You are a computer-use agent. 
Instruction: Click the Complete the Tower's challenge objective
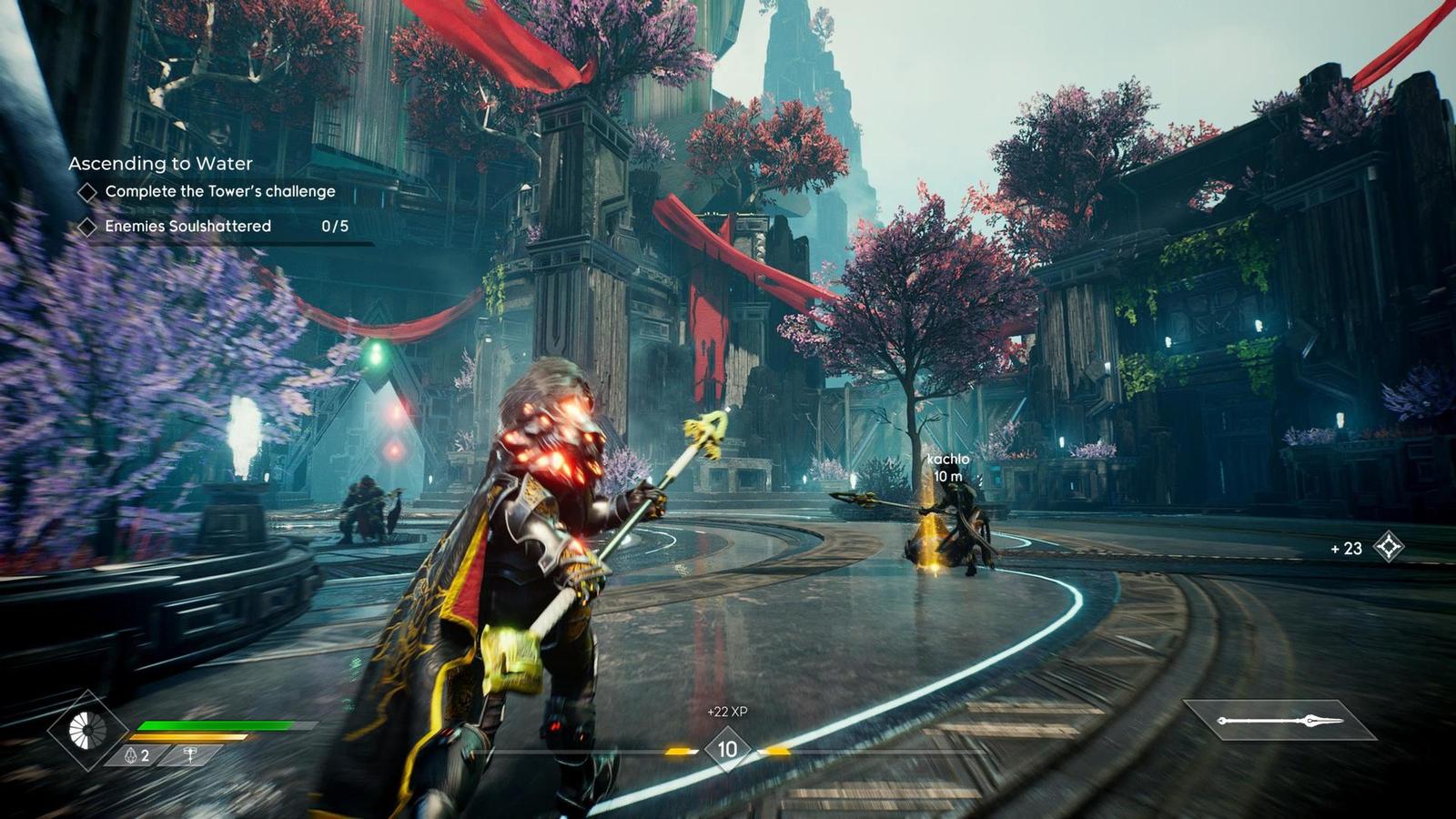(x=219, y=191)
